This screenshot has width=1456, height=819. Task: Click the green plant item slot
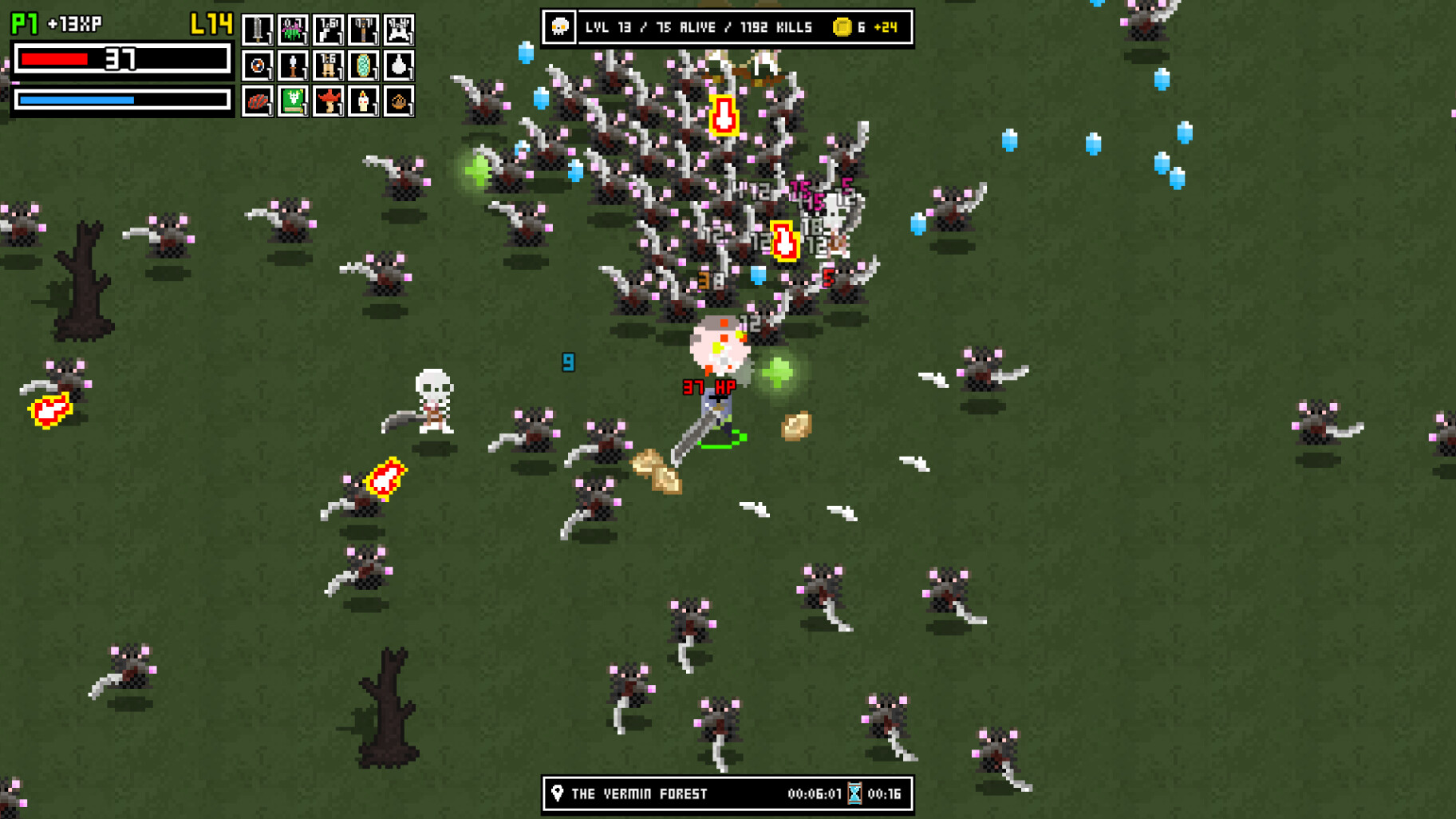293,30
